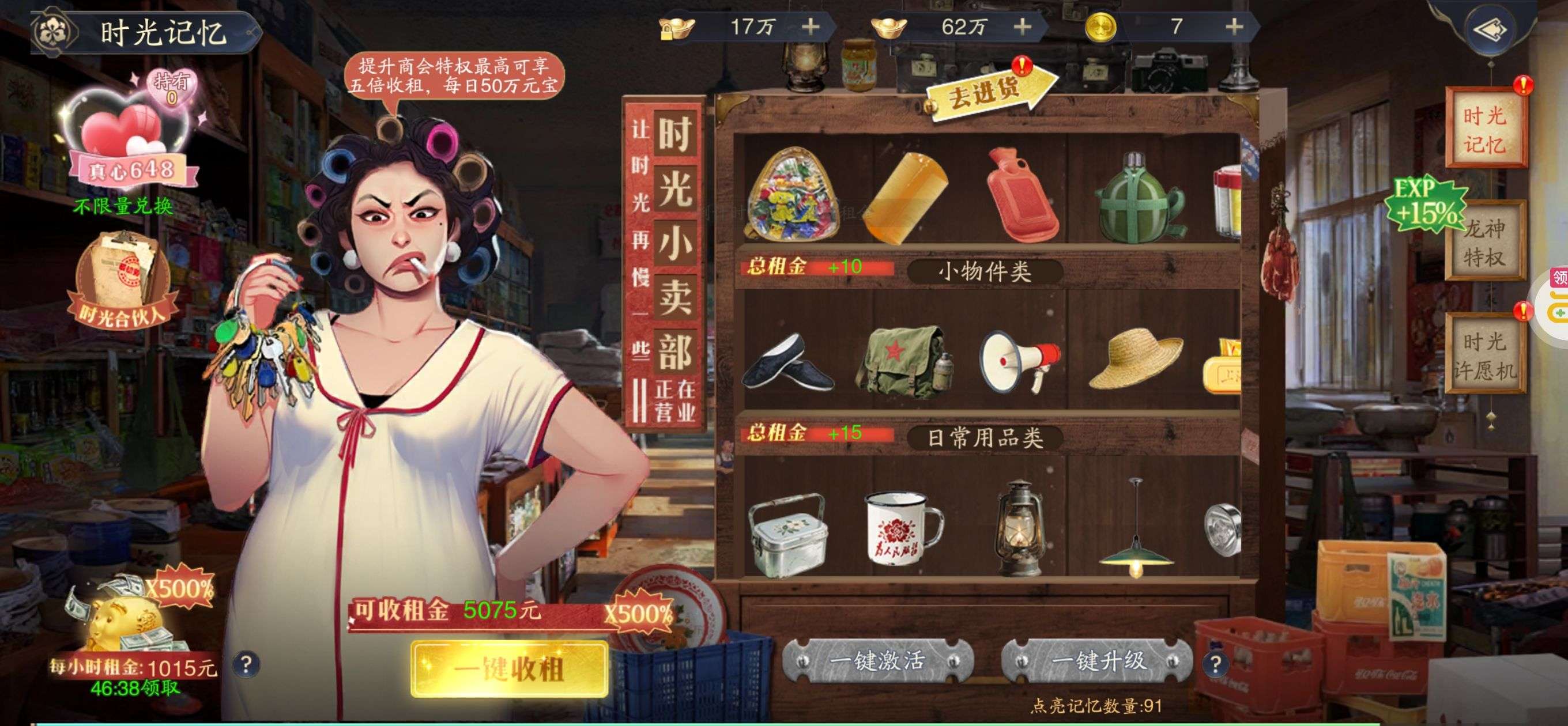Screen dimensions: 1568x726
Task: Activate all items via 一键激活
Action: tap(877, 661)
